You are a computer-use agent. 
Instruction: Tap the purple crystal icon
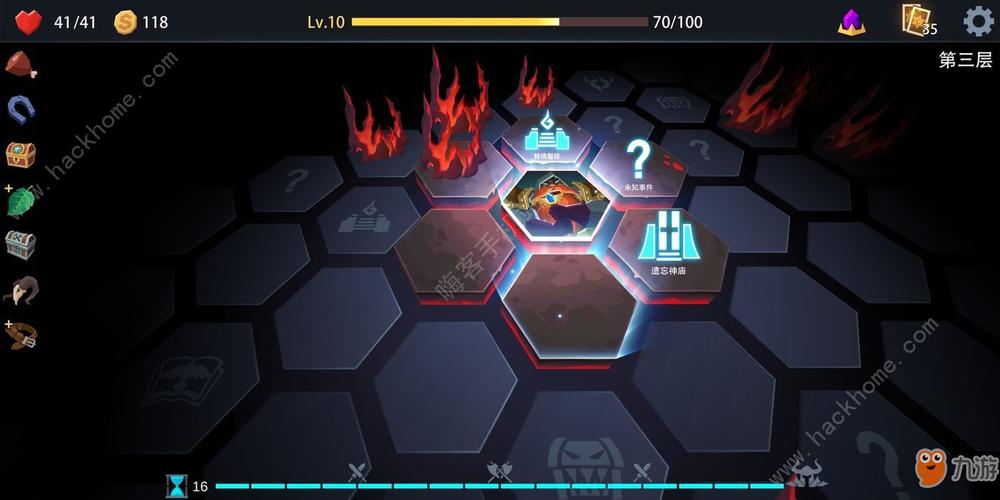(852, 22)
